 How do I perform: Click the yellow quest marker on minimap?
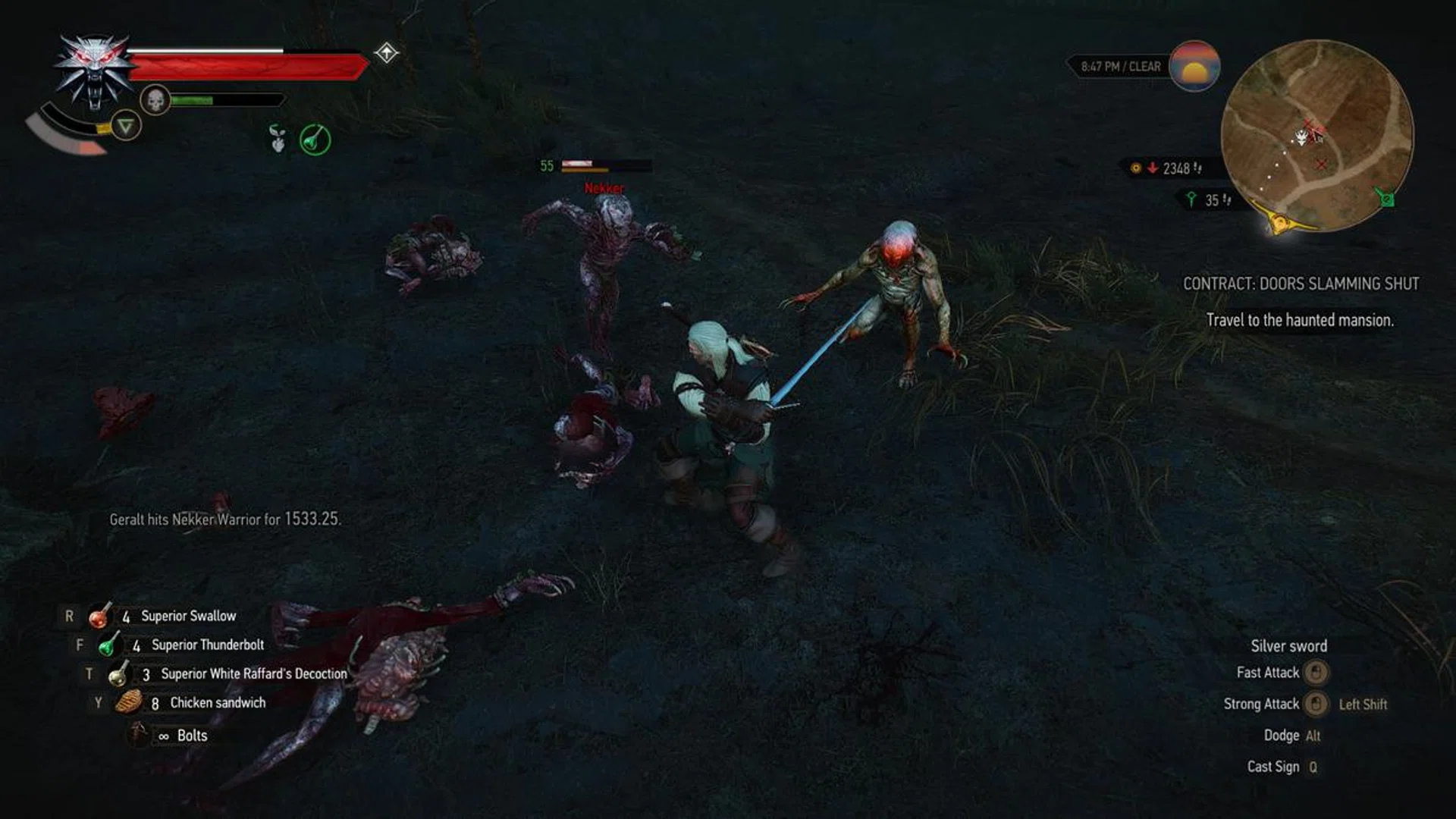[x=1280, y=222]
